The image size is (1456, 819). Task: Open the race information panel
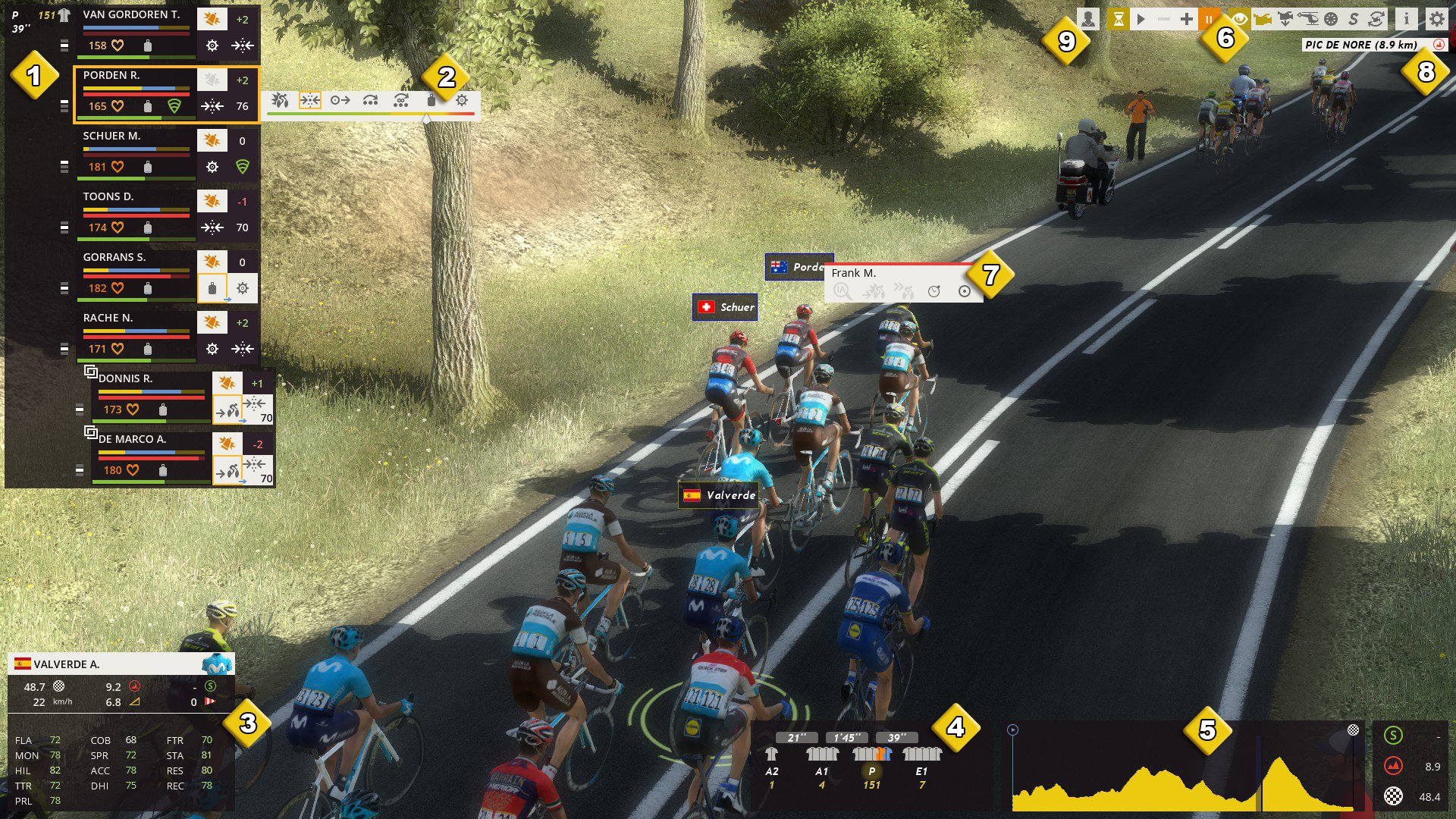1406,20
